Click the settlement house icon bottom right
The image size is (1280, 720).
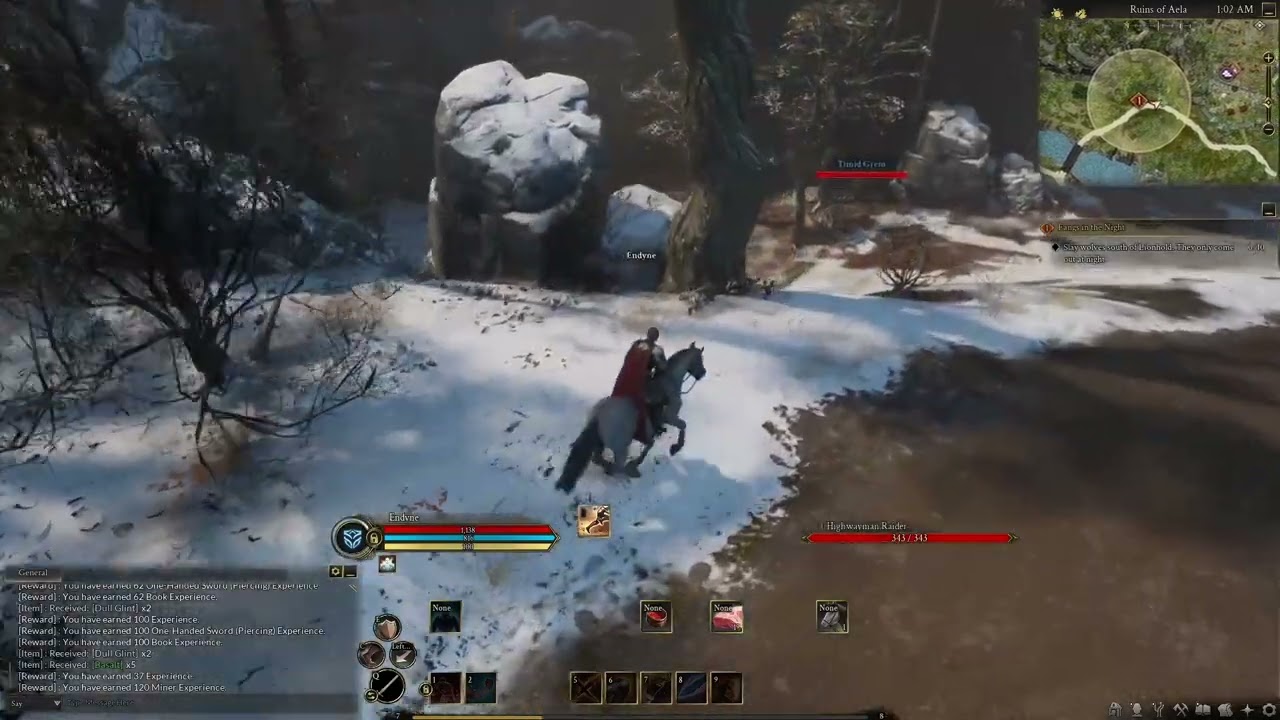click(1114, 709)
